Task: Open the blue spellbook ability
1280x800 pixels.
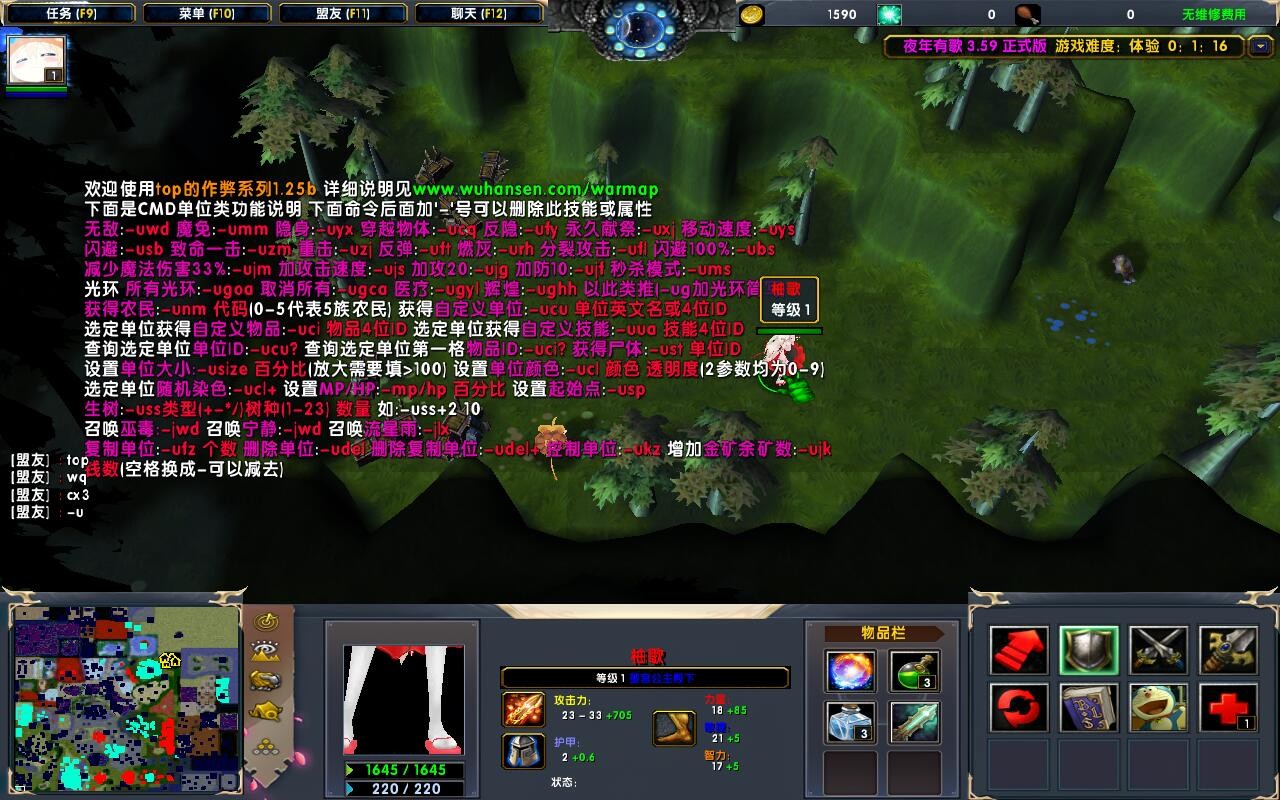Action: (1089, 708)
